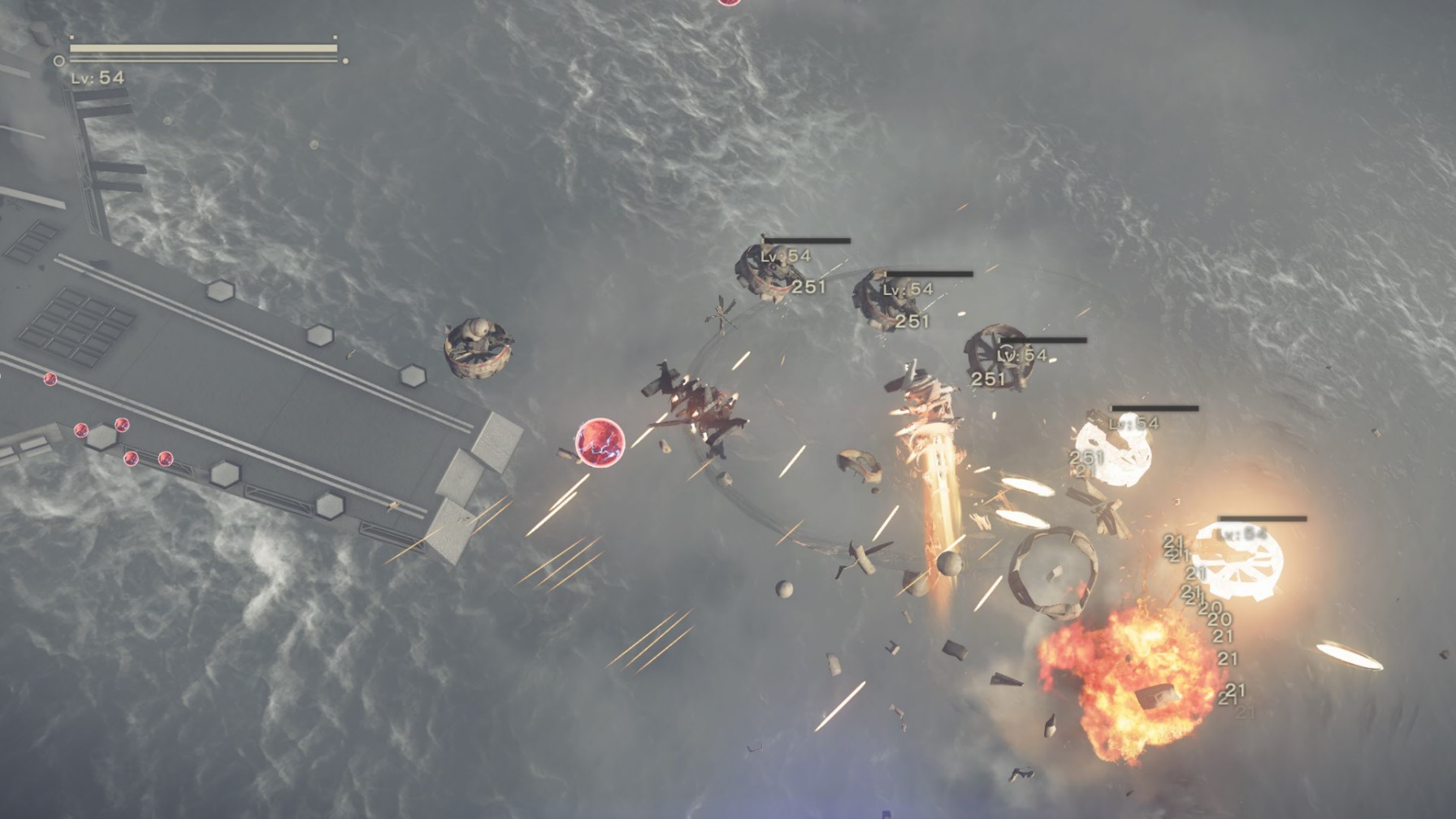
Task: Click the 251 damage number beside the ring machine
Action: [986, 379]
